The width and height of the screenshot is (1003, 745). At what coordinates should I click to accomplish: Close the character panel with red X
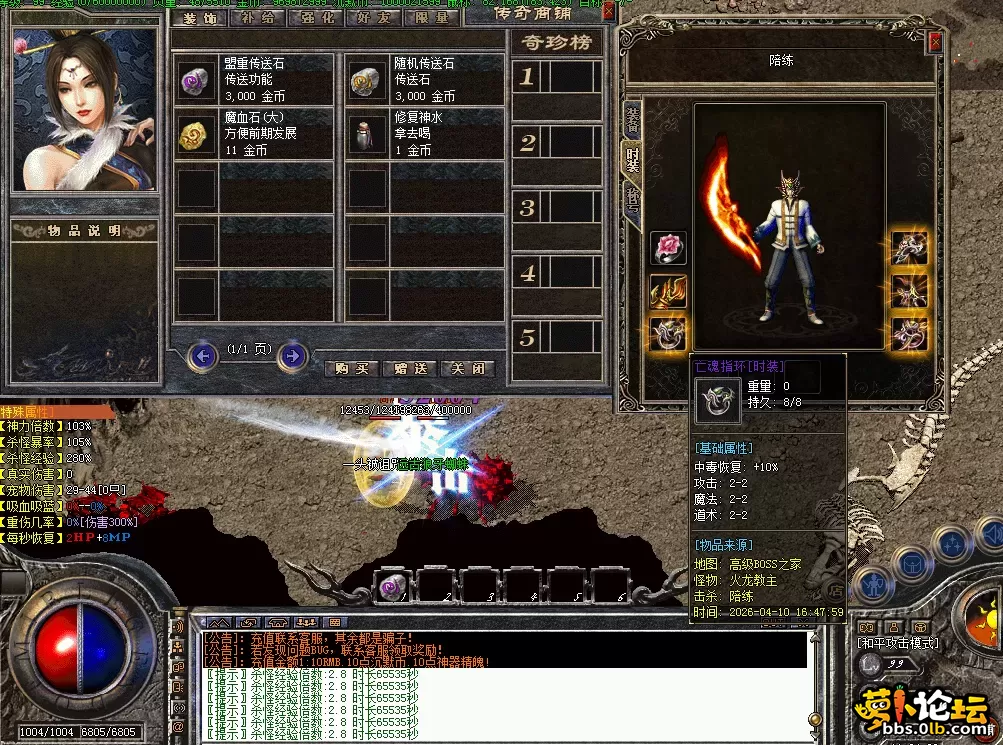[x=935, y=42]
